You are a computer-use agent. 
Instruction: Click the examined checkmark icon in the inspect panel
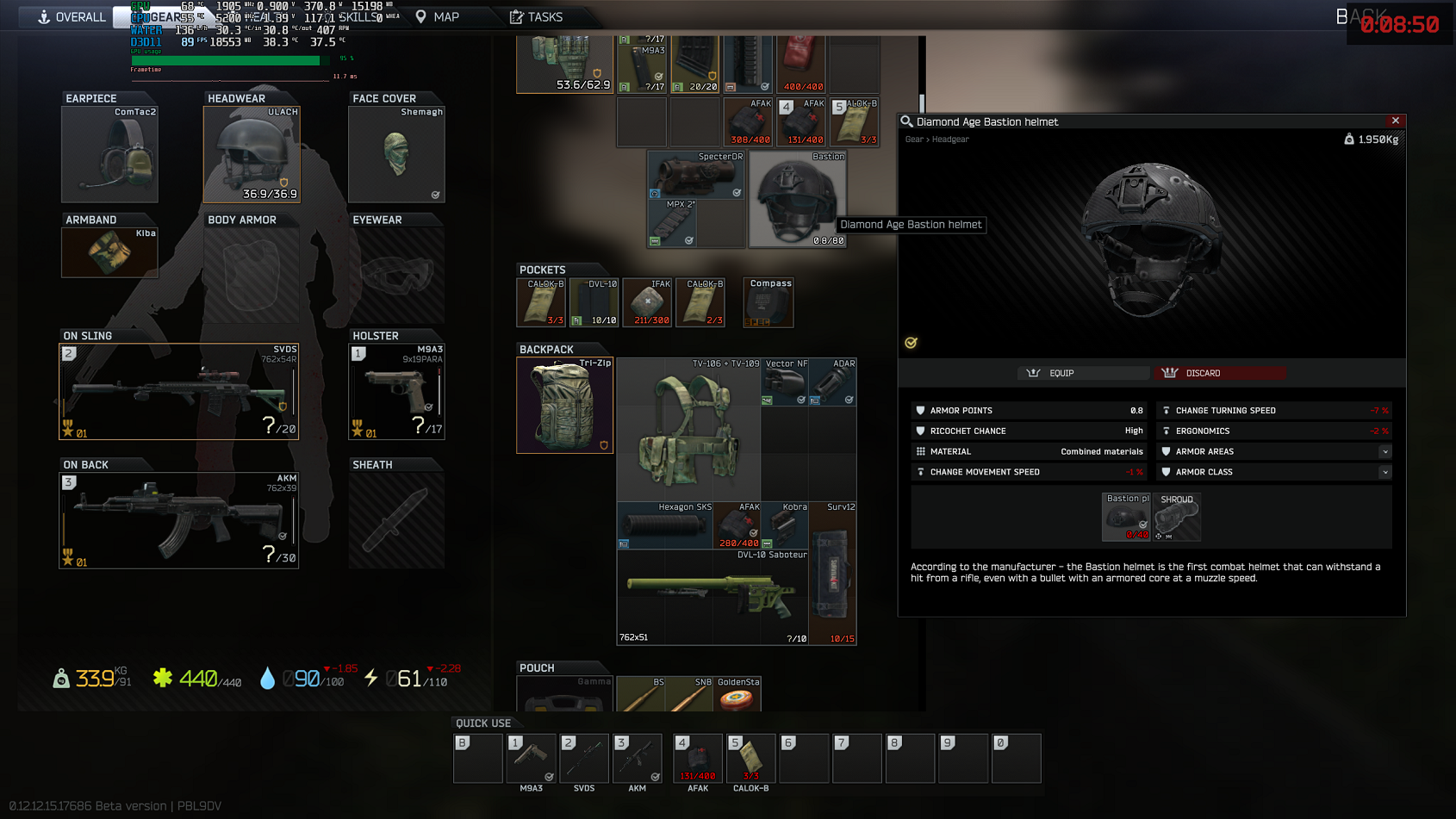point(911,342)
